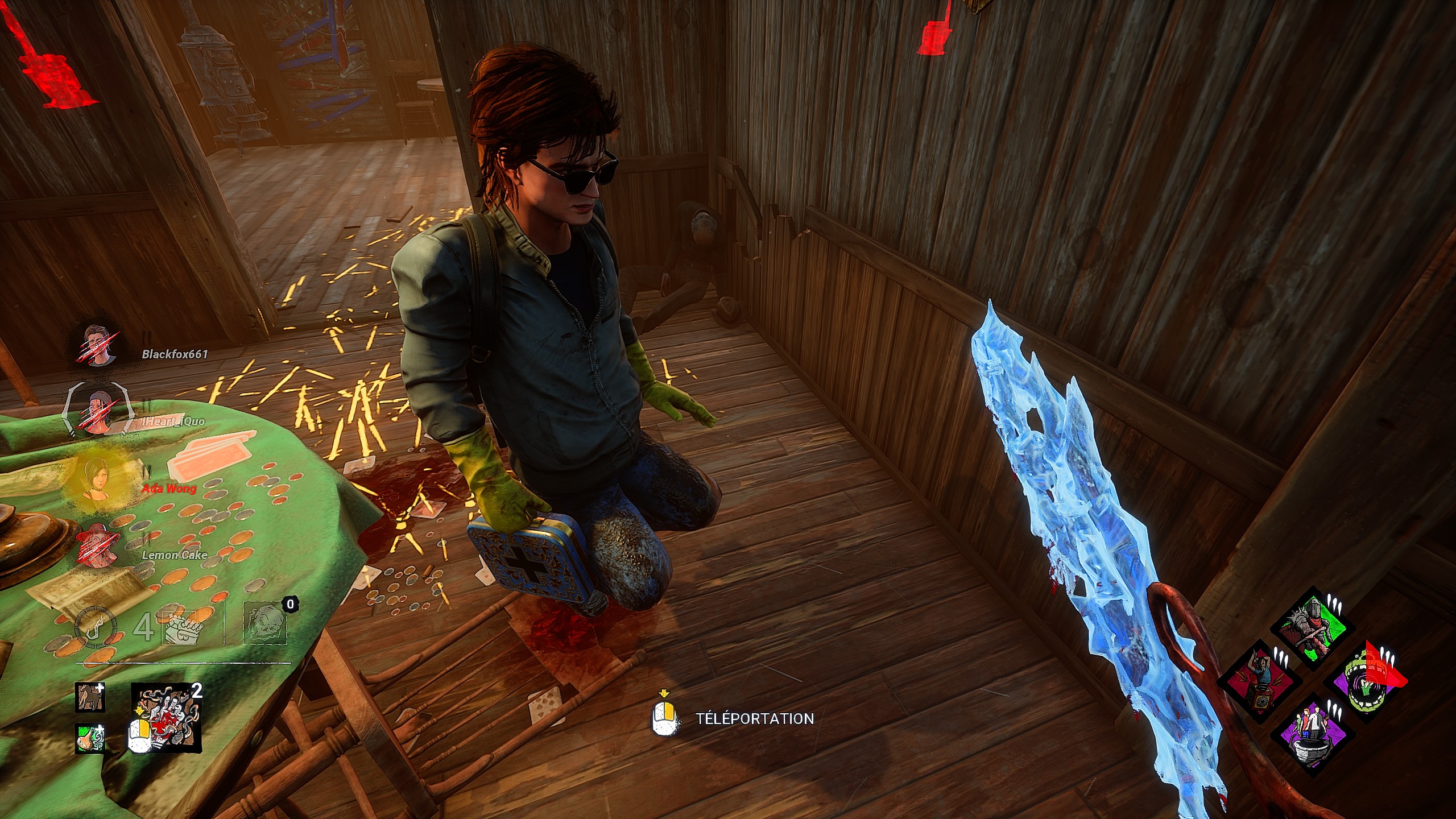Select Blackfox661's survivor portrait
1456x819 pixels.
pyautogui.click(x=98, y=345)
